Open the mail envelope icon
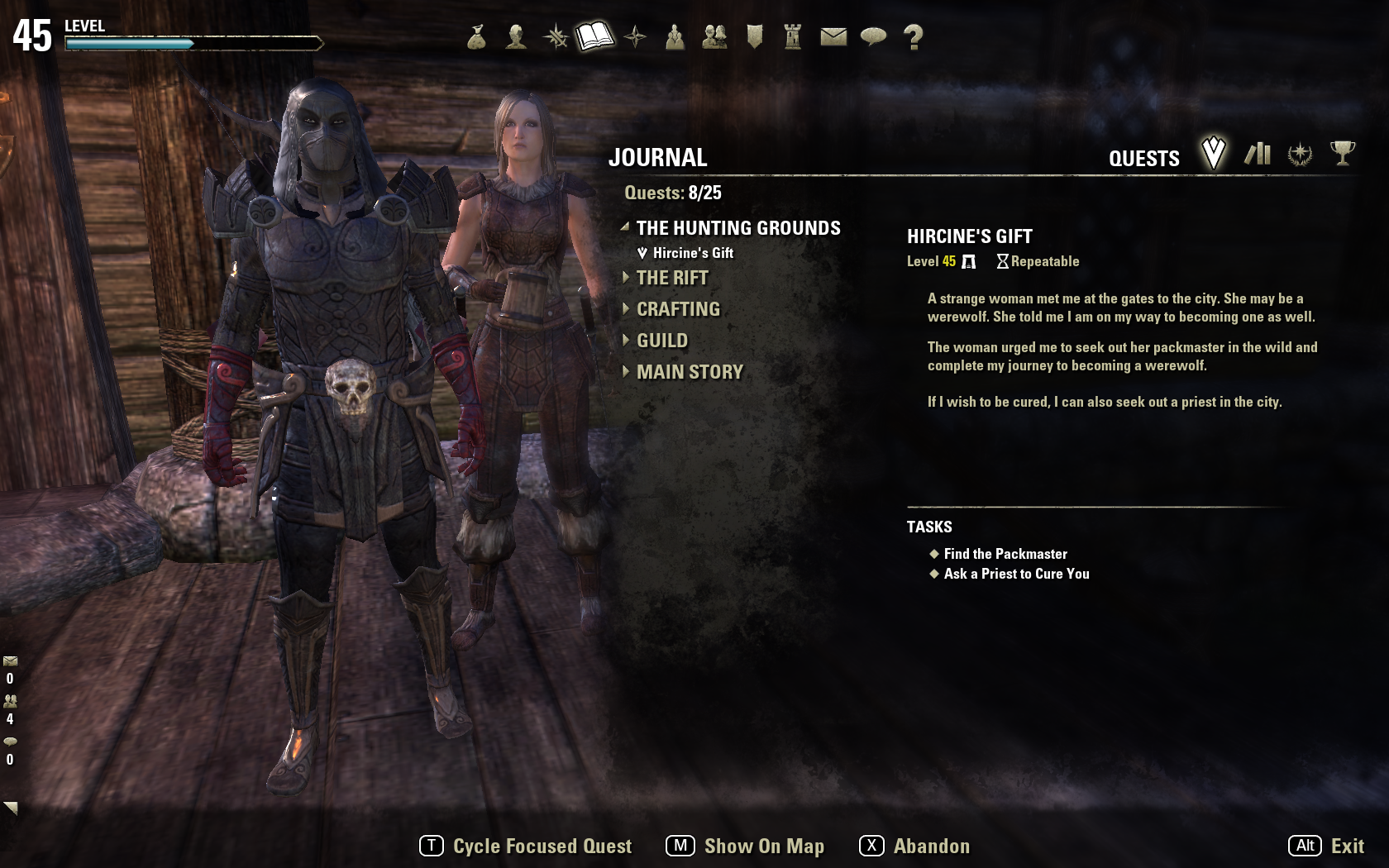Screen dimensions: 1389x868 pos(833,37)
